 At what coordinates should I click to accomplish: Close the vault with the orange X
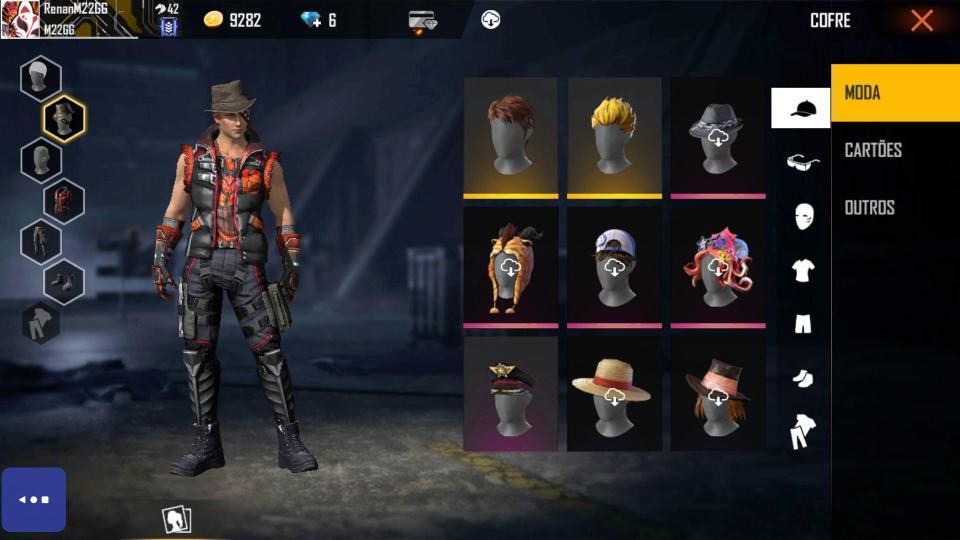[x=921, y=20]
